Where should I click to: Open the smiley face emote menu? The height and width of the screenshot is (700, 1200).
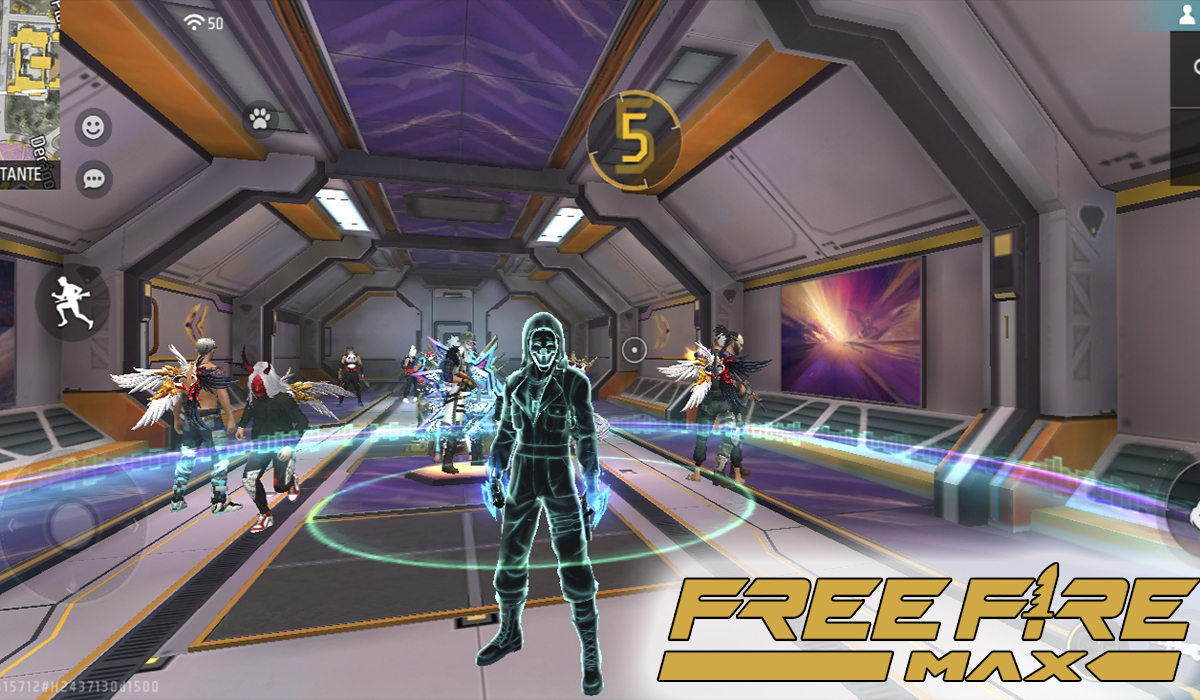[x=94, y=127]
